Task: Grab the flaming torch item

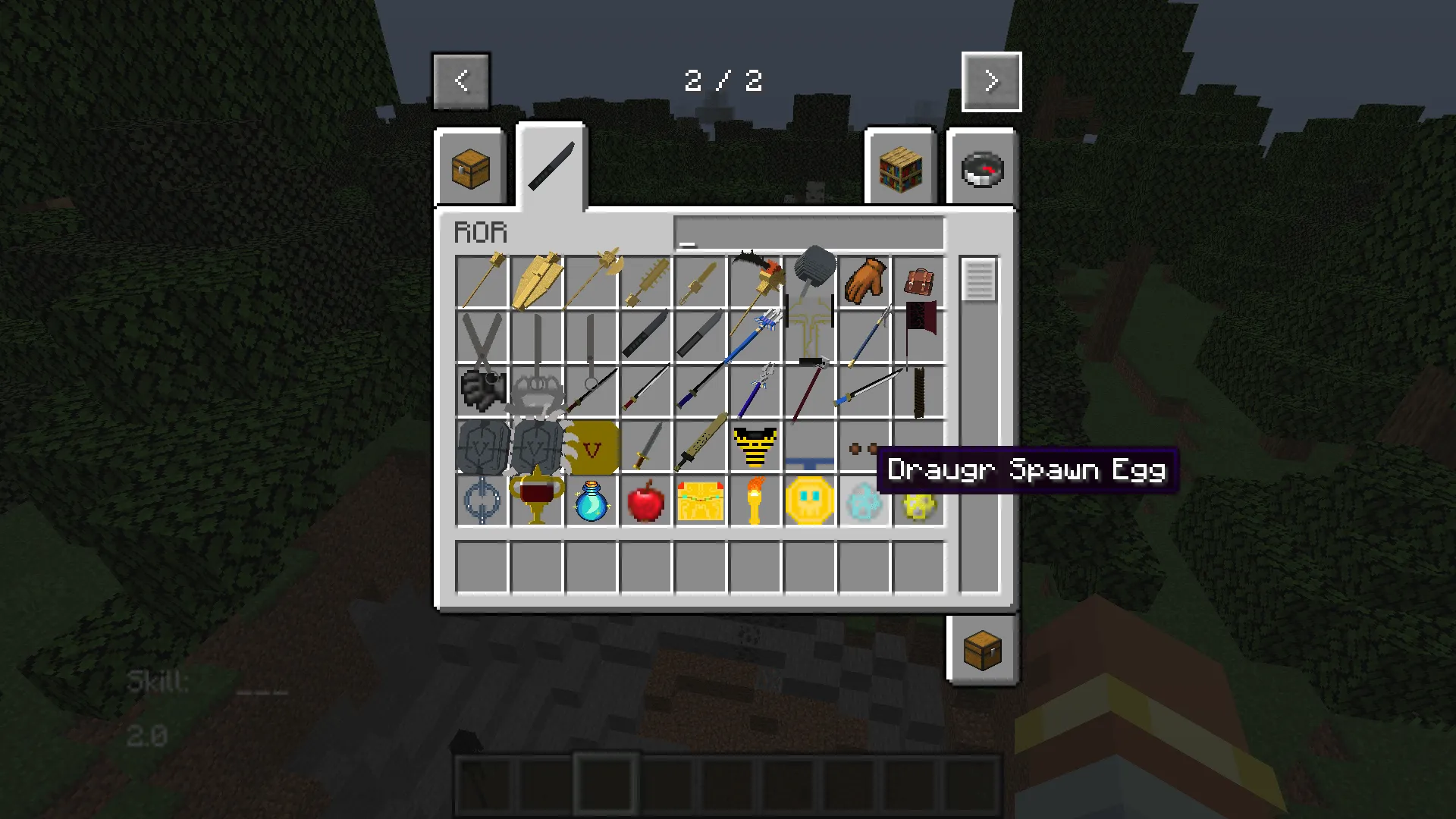Action: click(x=755, y=501)
